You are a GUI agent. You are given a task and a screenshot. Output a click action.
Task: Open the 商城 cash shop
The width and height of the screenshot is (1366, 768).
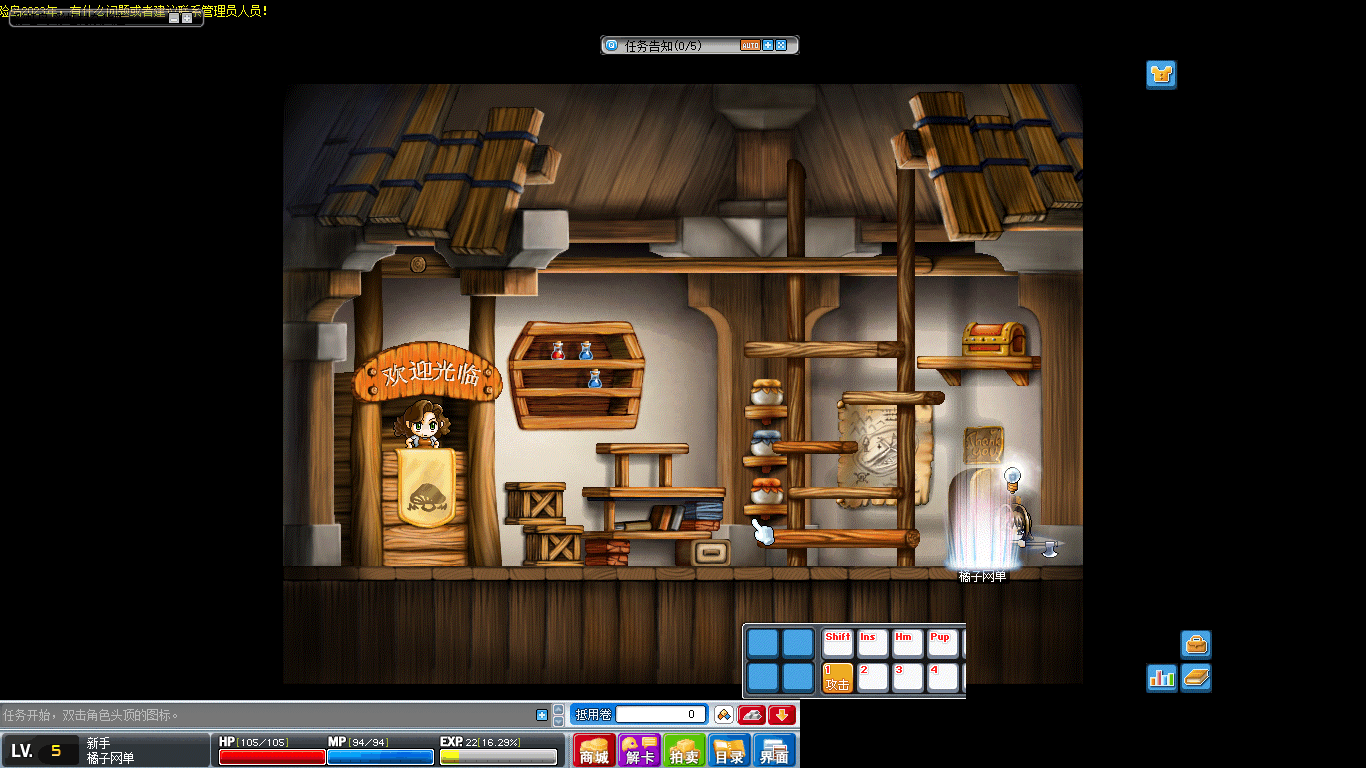[594, 750]
